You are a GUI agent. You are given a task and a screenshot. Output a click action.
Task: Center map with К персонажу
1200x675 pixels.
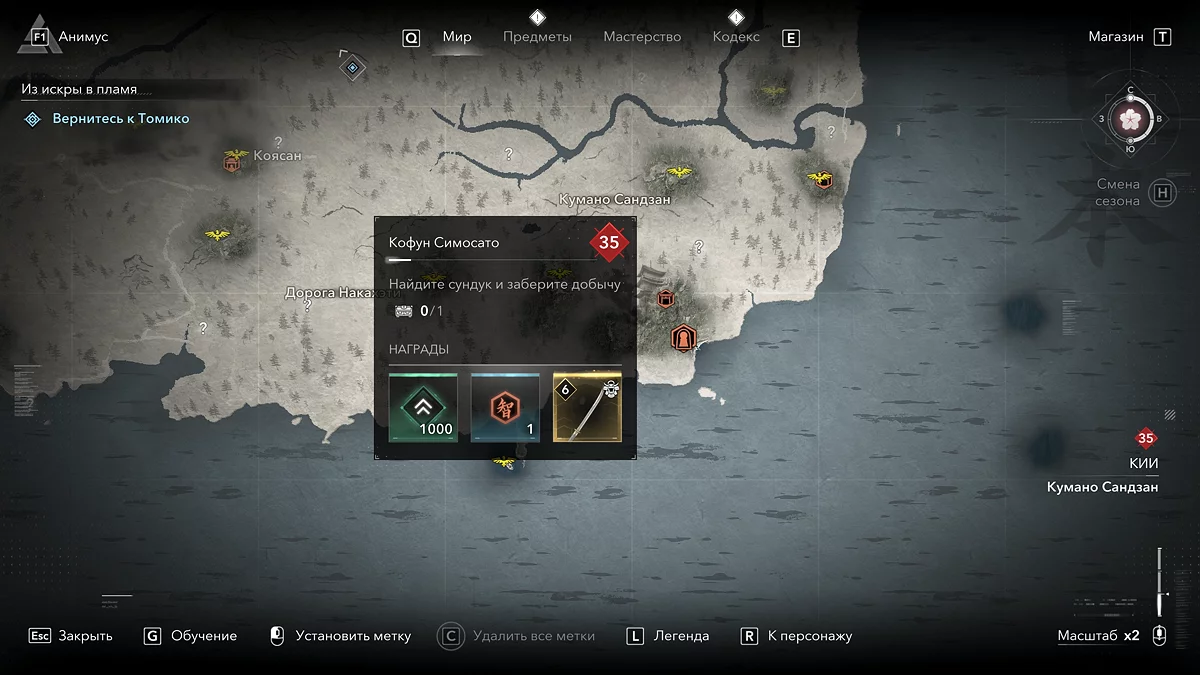809,636
